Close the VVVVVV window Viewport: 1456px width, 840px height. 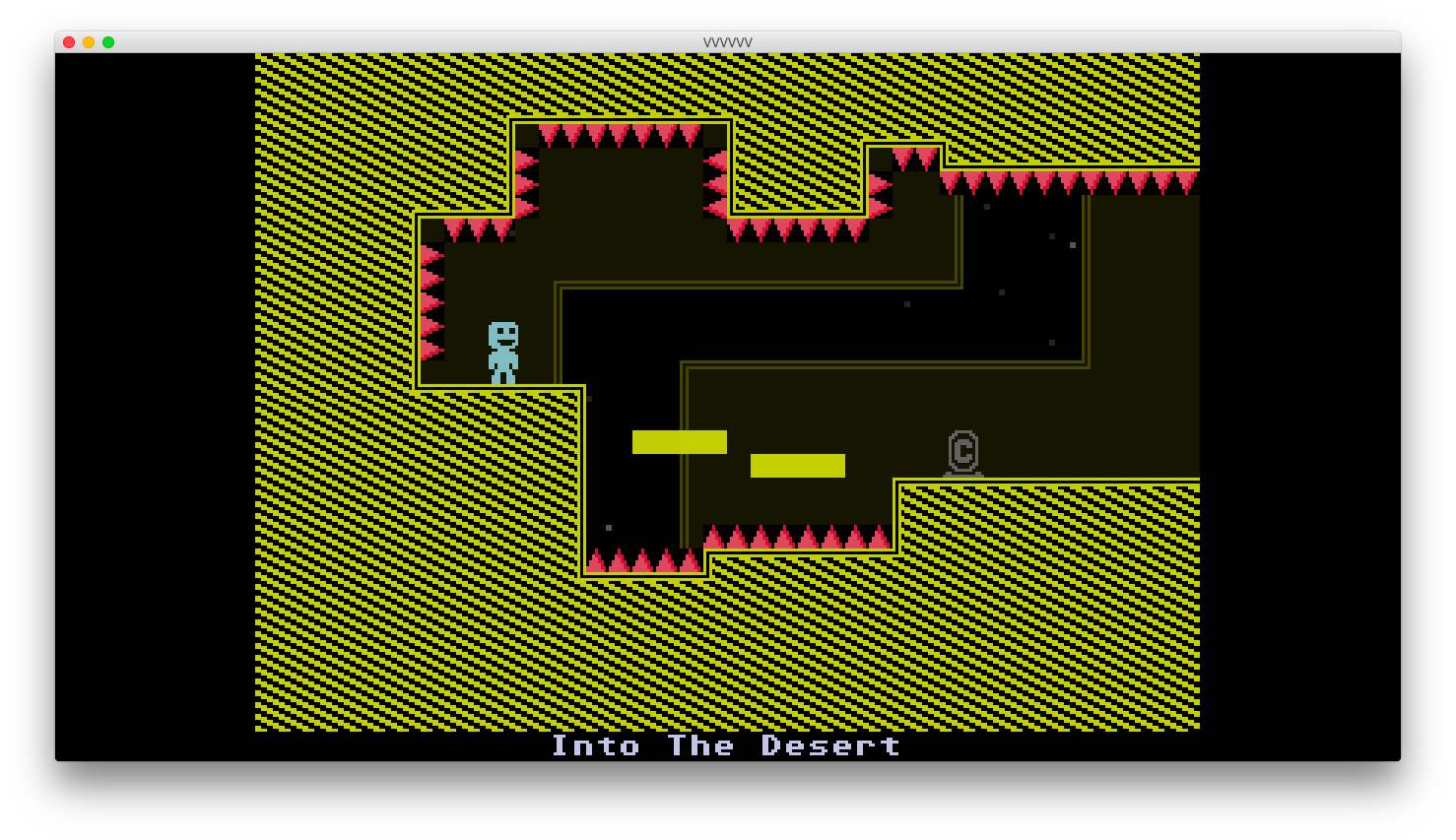(x=69, y=42)
